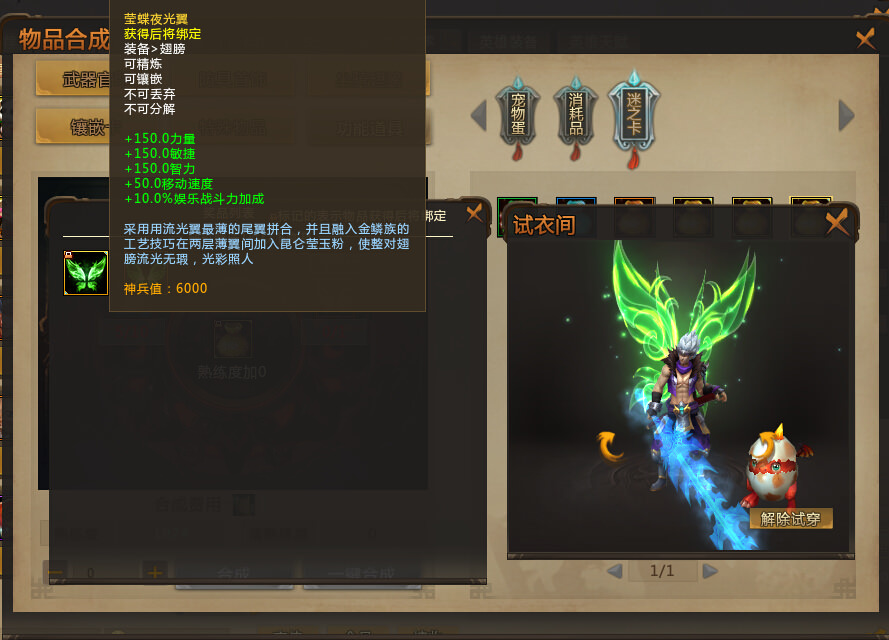Close the 物品合成 synthesis window
This screenshot has height=640, width=889.
pyautogui.click(x=866, y=39)
